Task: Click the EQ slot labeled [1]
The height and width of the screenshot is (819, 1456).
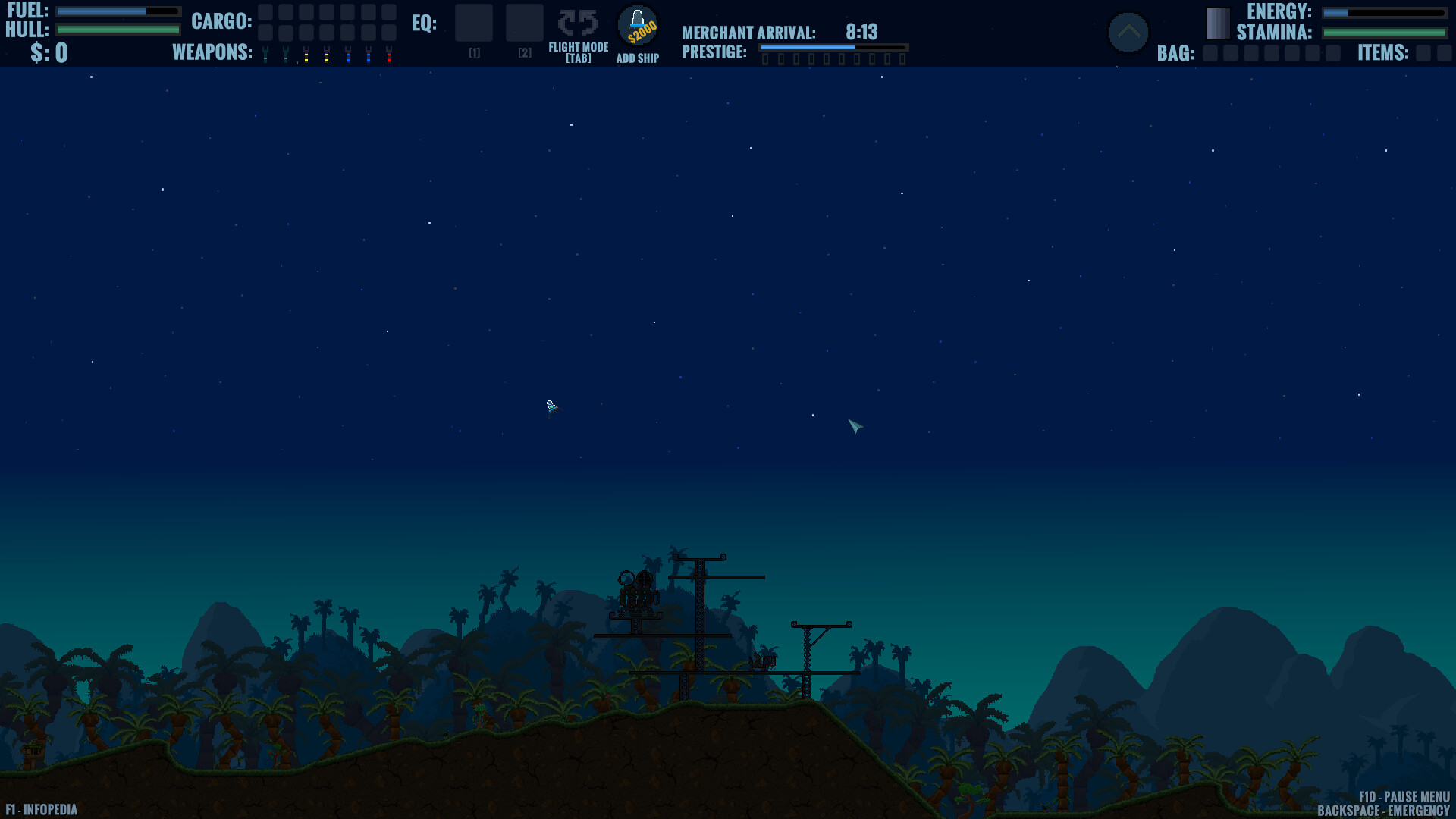Action: (474, 24)
